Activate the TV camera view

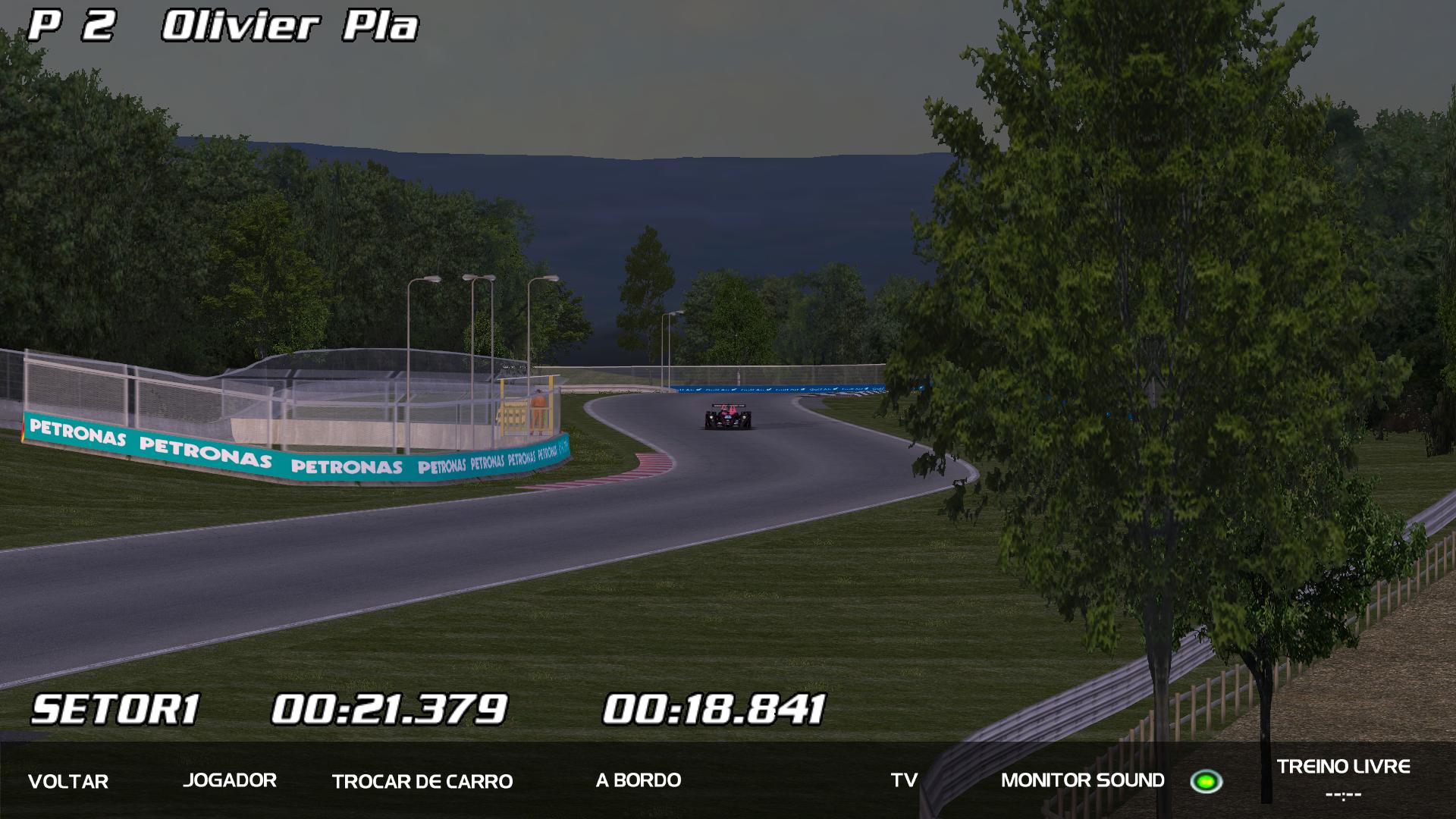(x=904, y=780)
